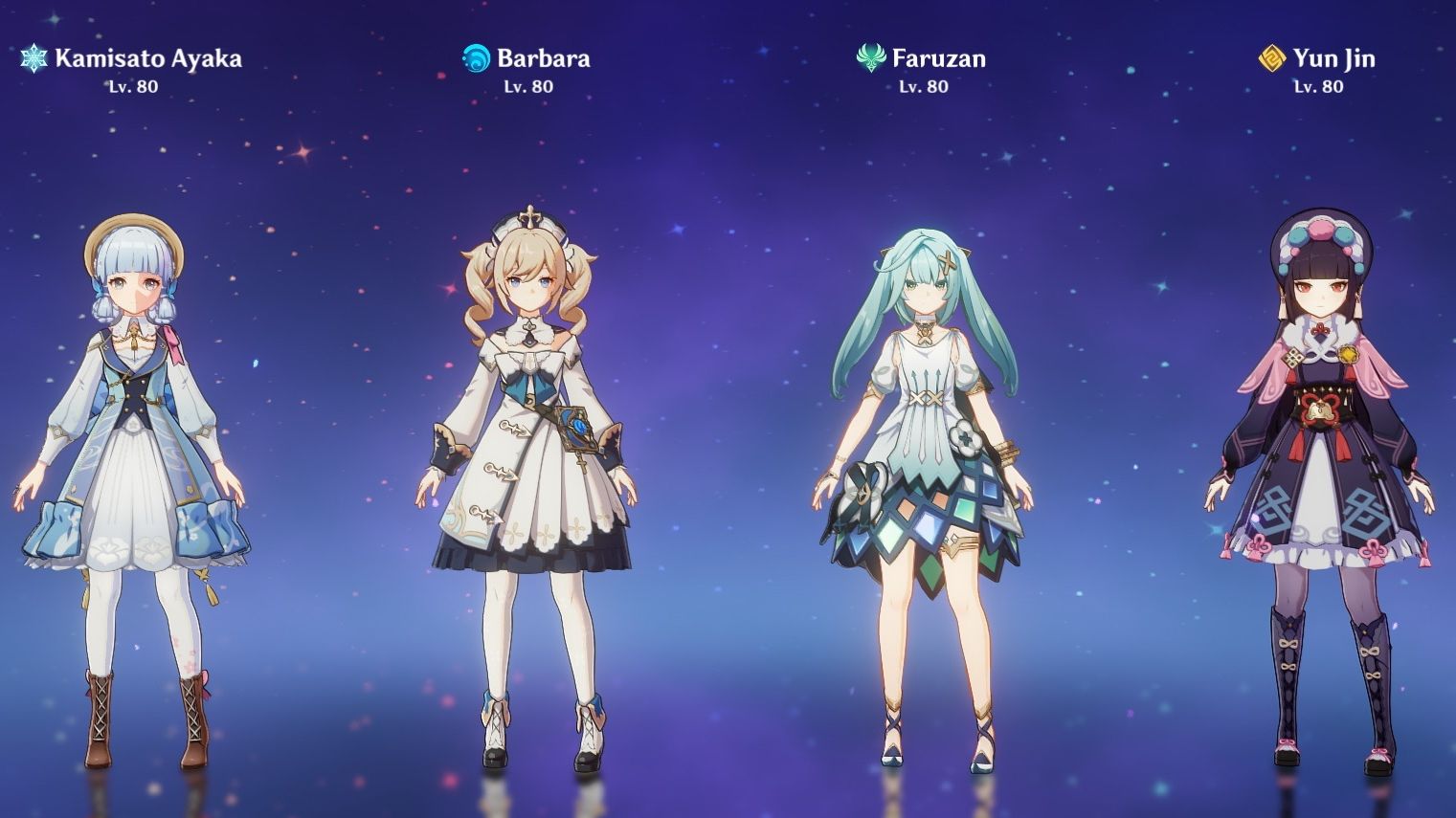
Task: Click the Cryo element icon above Kamisato Ayaka
Action: pos(31,58)
